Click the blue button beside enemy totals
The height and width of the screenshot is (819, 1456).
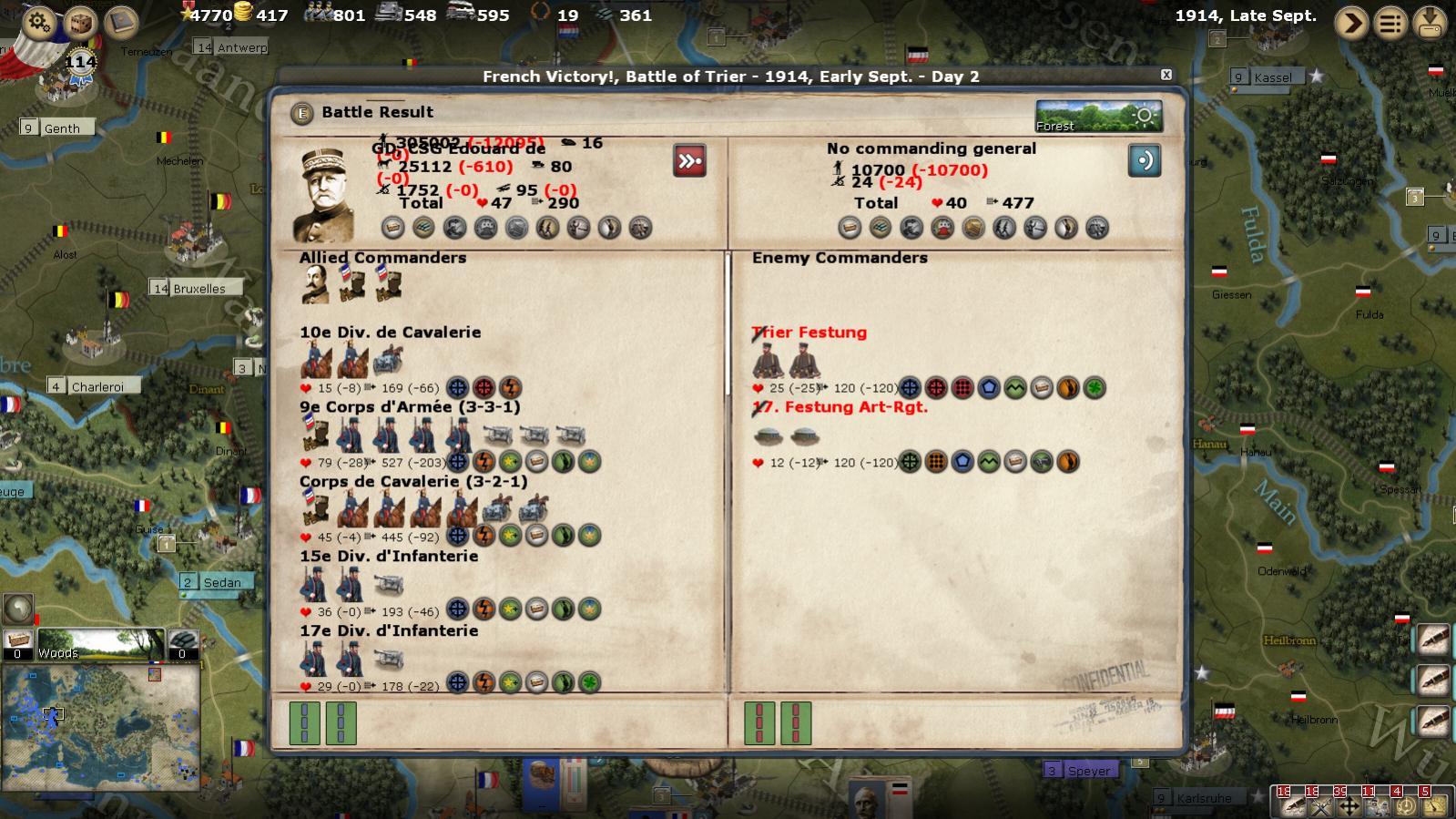(1144, 160)
